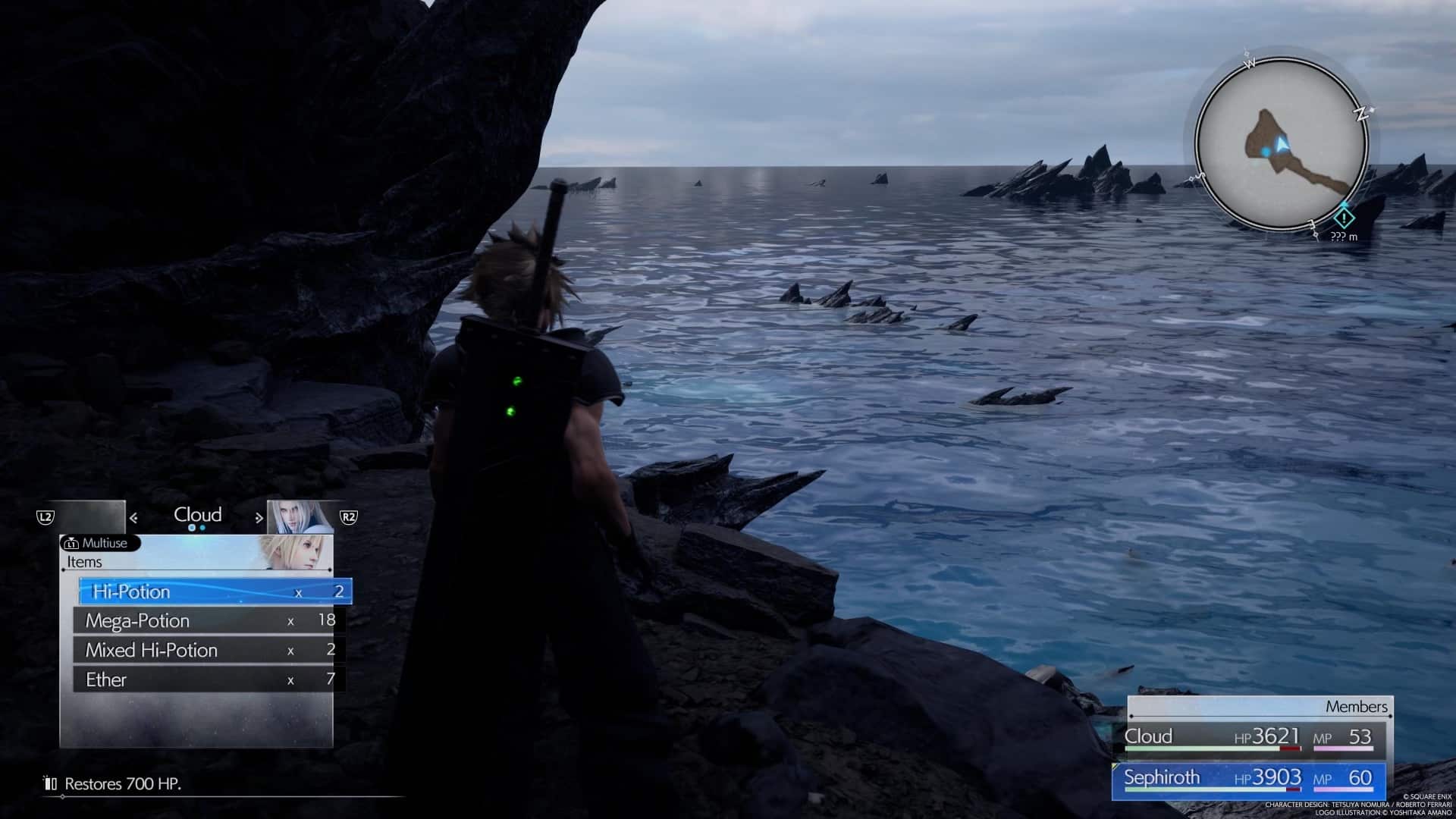Click the Items menu header
Viewport: 1456px width, 819px height.
pyautogui.click(x=84, y=562)
